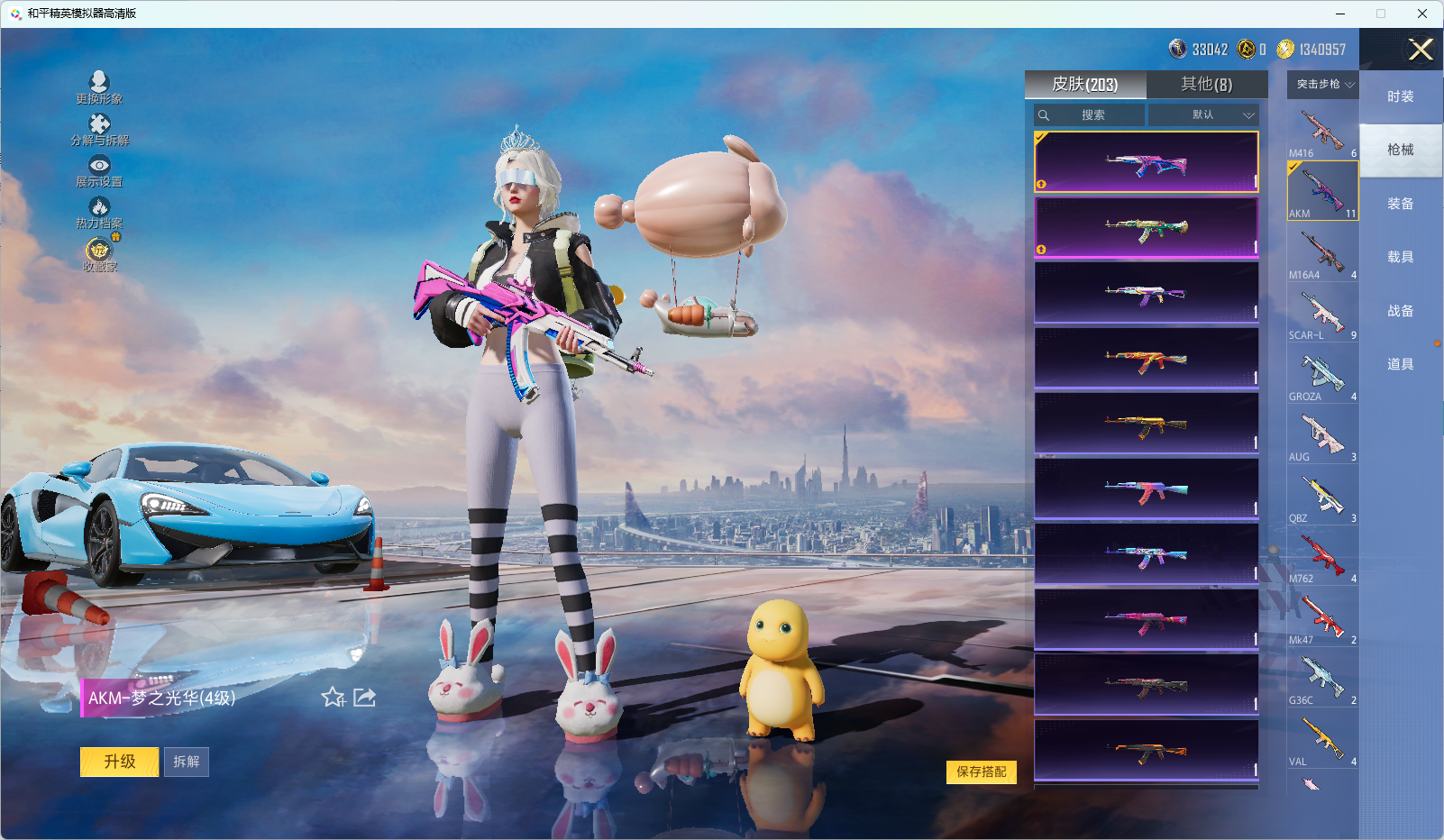This screenshot has height=840, width=1444.
Task: Open the 默认 sort dropdown
Action: 1202,114
